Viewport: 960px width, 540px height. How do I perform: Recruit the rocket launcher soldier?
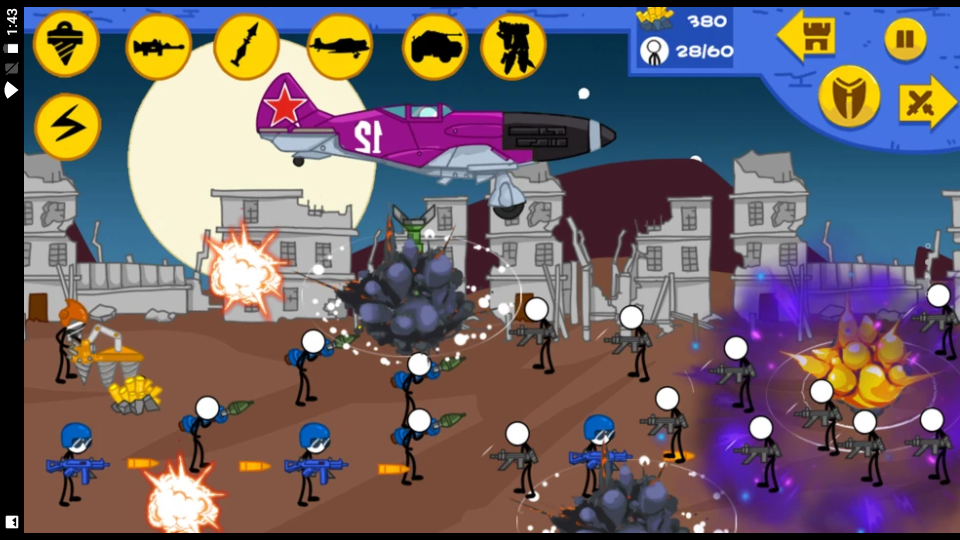pyautogui.click(x=246, y=47)
